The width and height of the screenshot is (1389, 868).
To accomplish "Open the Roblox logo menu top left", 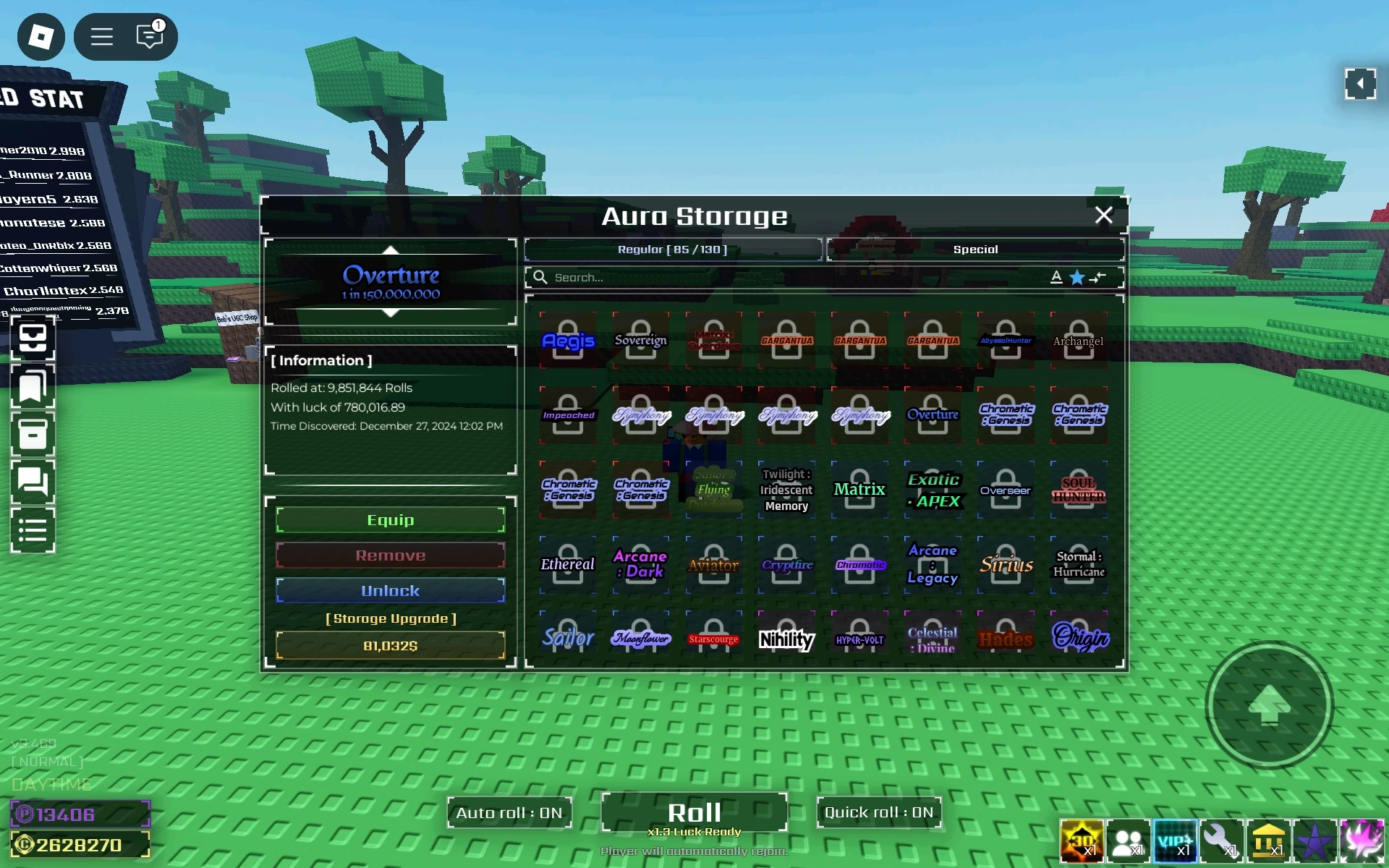I will [41, 36].
